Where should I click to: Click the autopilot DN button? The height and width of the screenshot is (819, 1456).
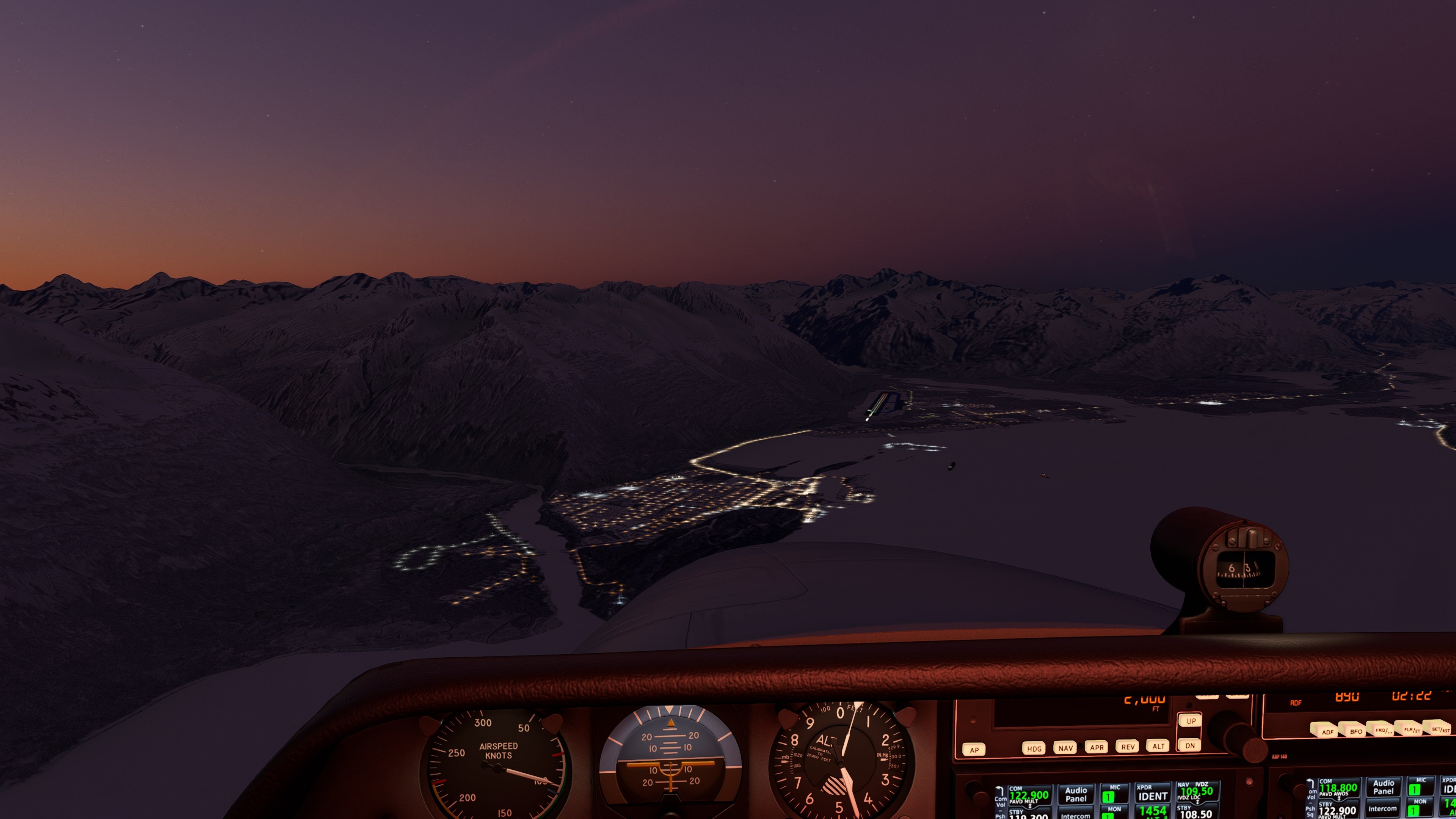coord(1190,745)
